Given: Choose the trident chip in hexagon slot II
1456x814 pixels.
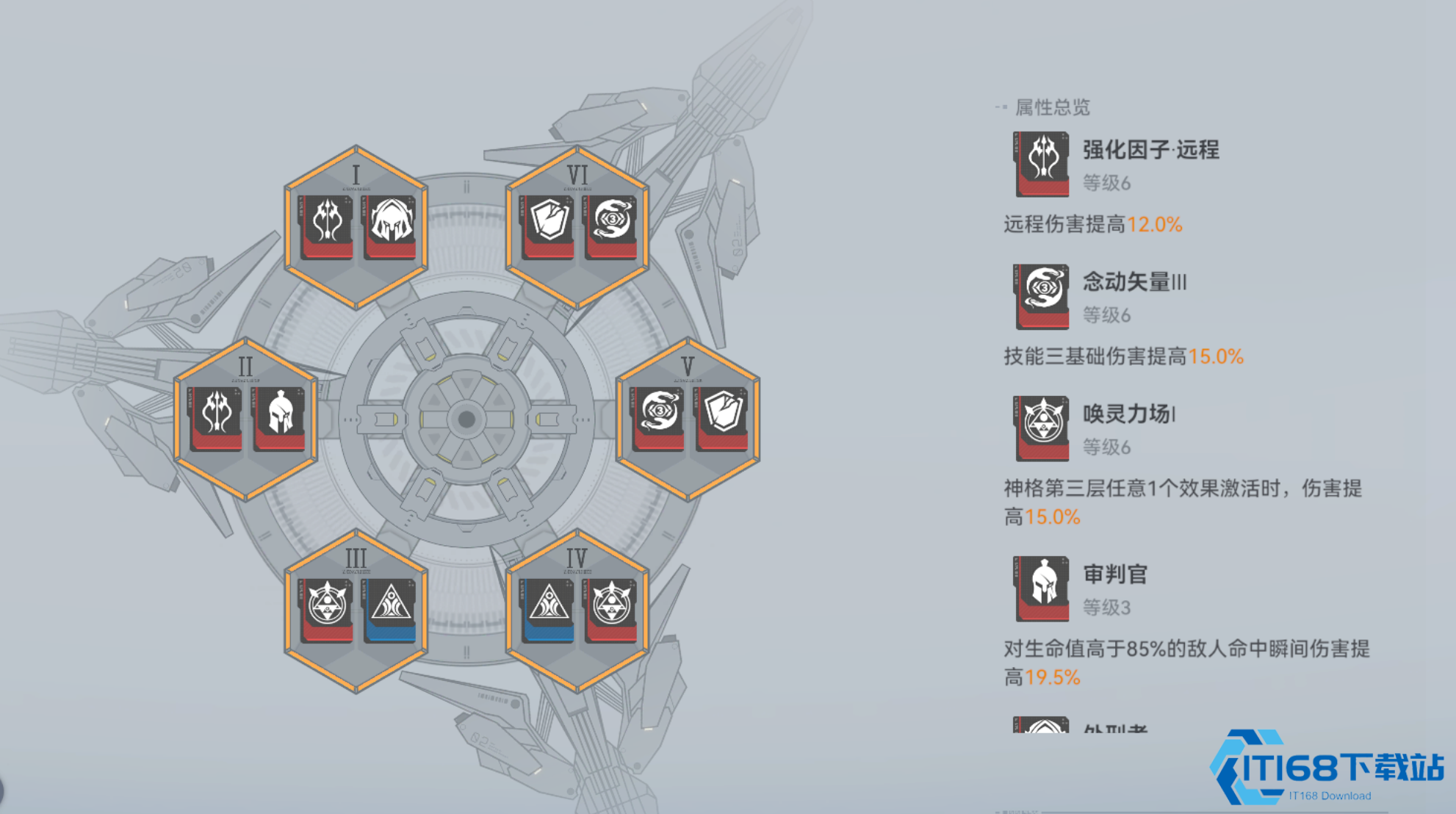Looking at the screenshot, I should 216,417.
